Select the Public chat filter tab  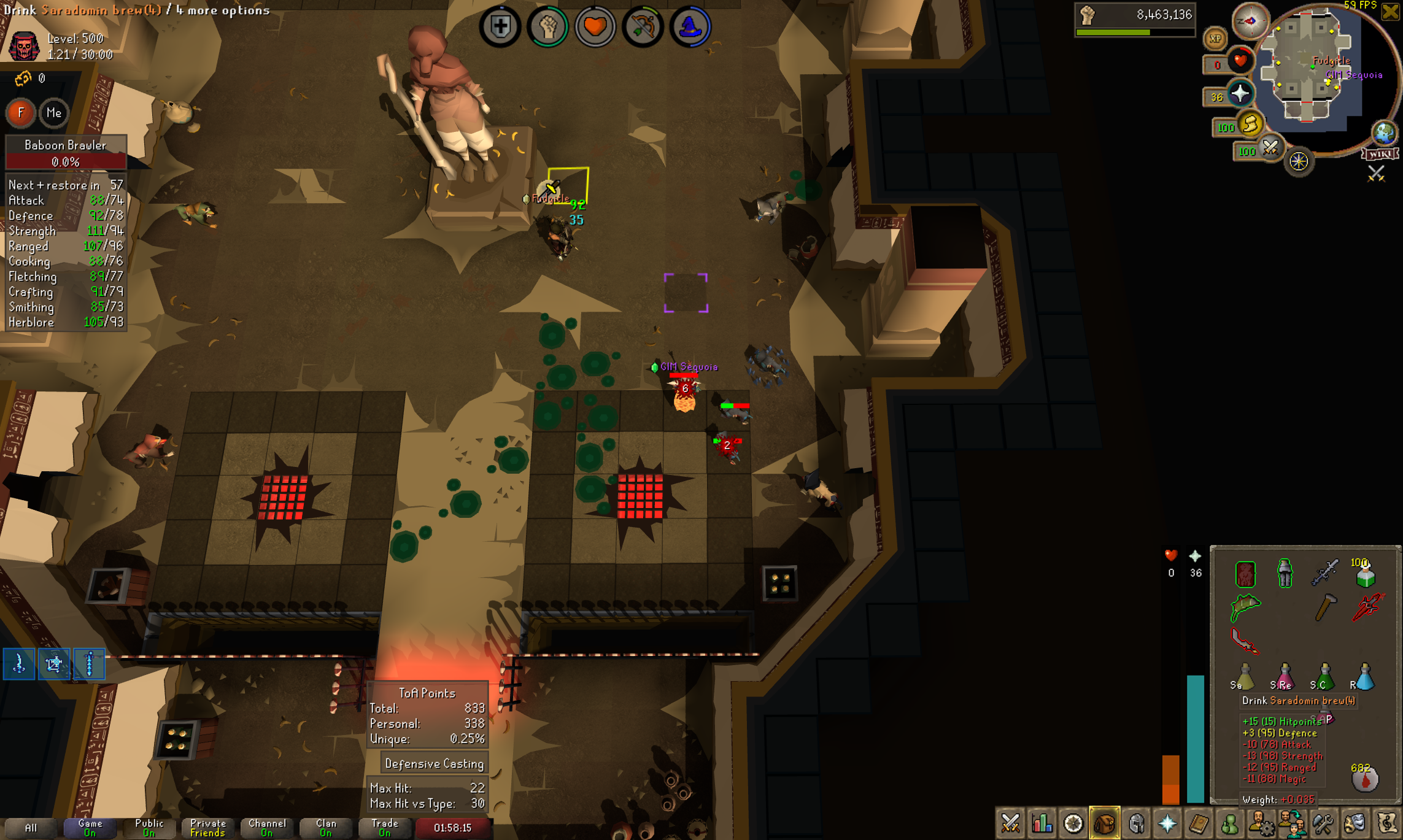(x=149, y=828)
